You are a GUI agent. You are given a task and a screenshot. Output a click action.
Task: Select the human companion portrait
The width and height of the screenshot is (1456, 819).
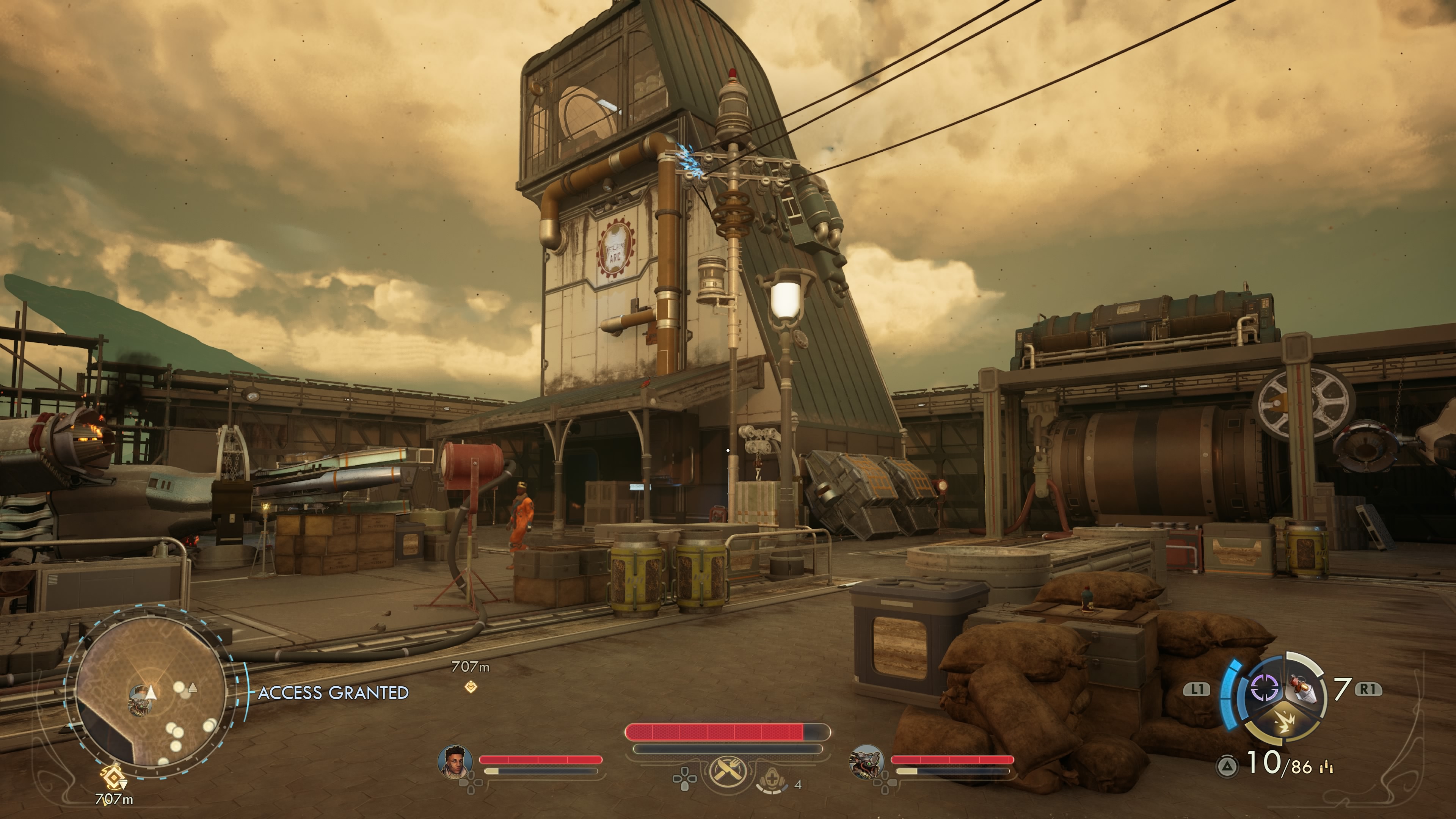coord(455,760)
